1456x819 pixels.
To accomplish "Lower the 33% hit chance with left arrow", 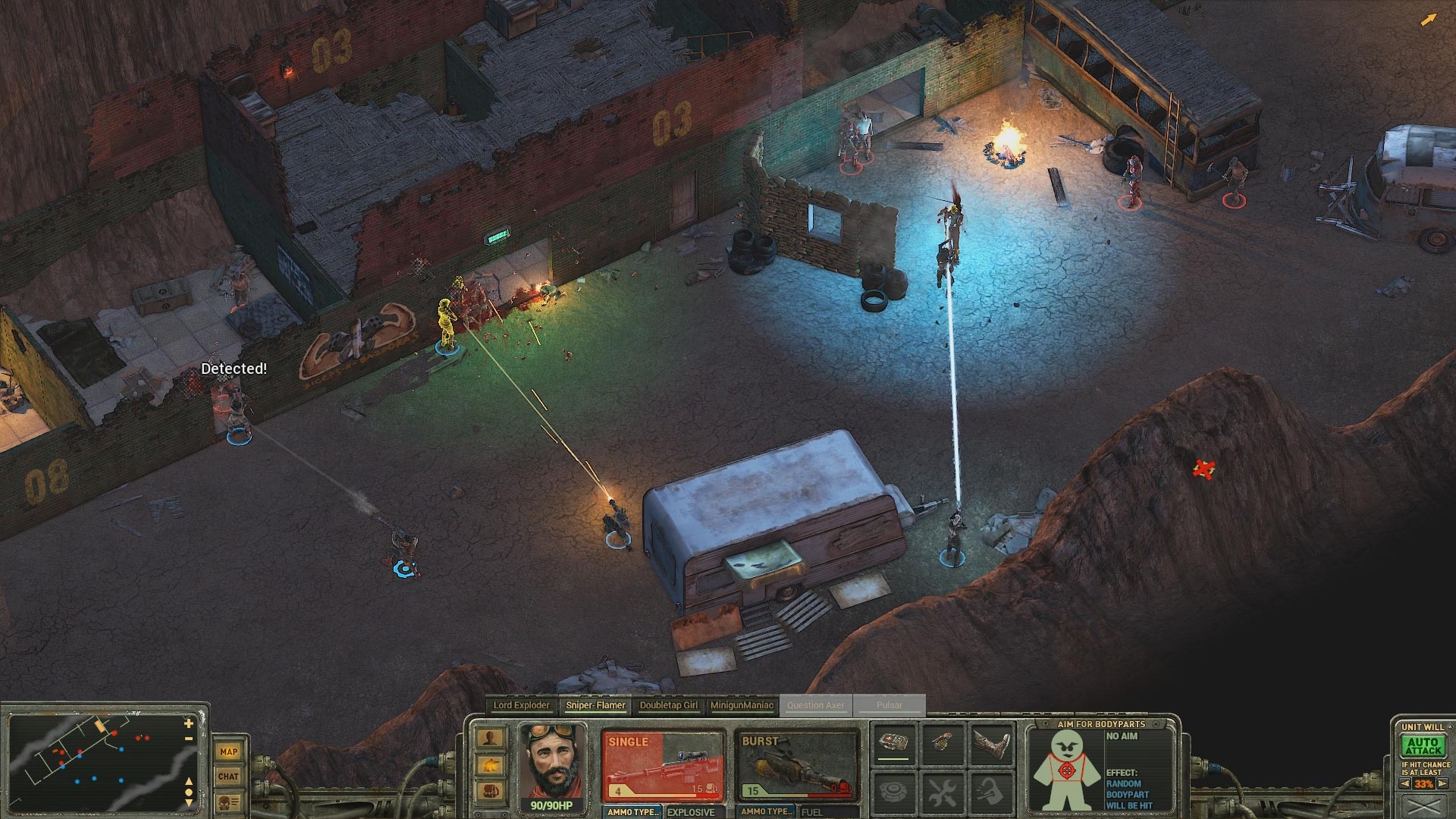I will [1404, 783].
